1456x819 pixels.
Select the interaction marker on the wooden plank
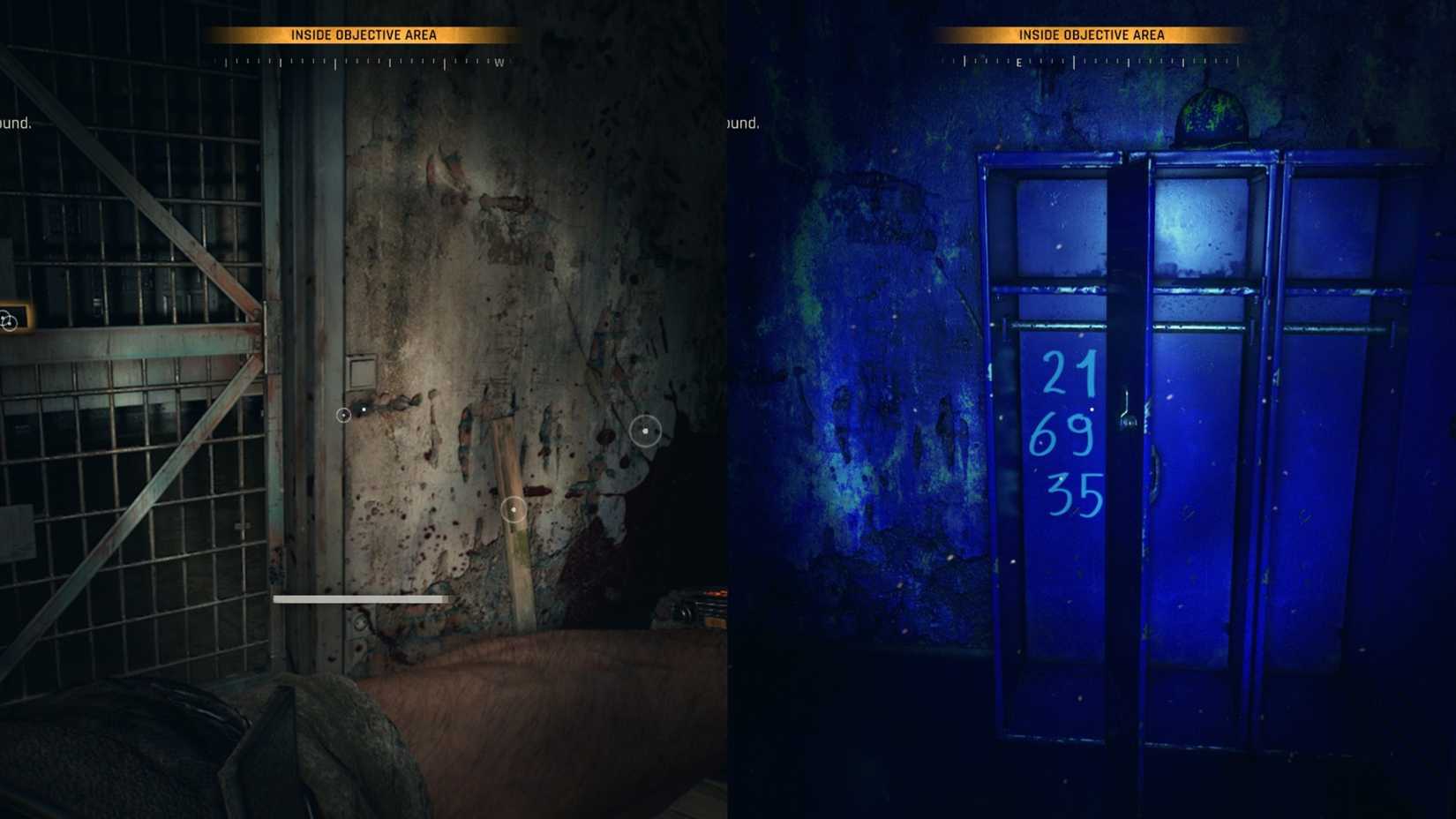coord(513,509)
